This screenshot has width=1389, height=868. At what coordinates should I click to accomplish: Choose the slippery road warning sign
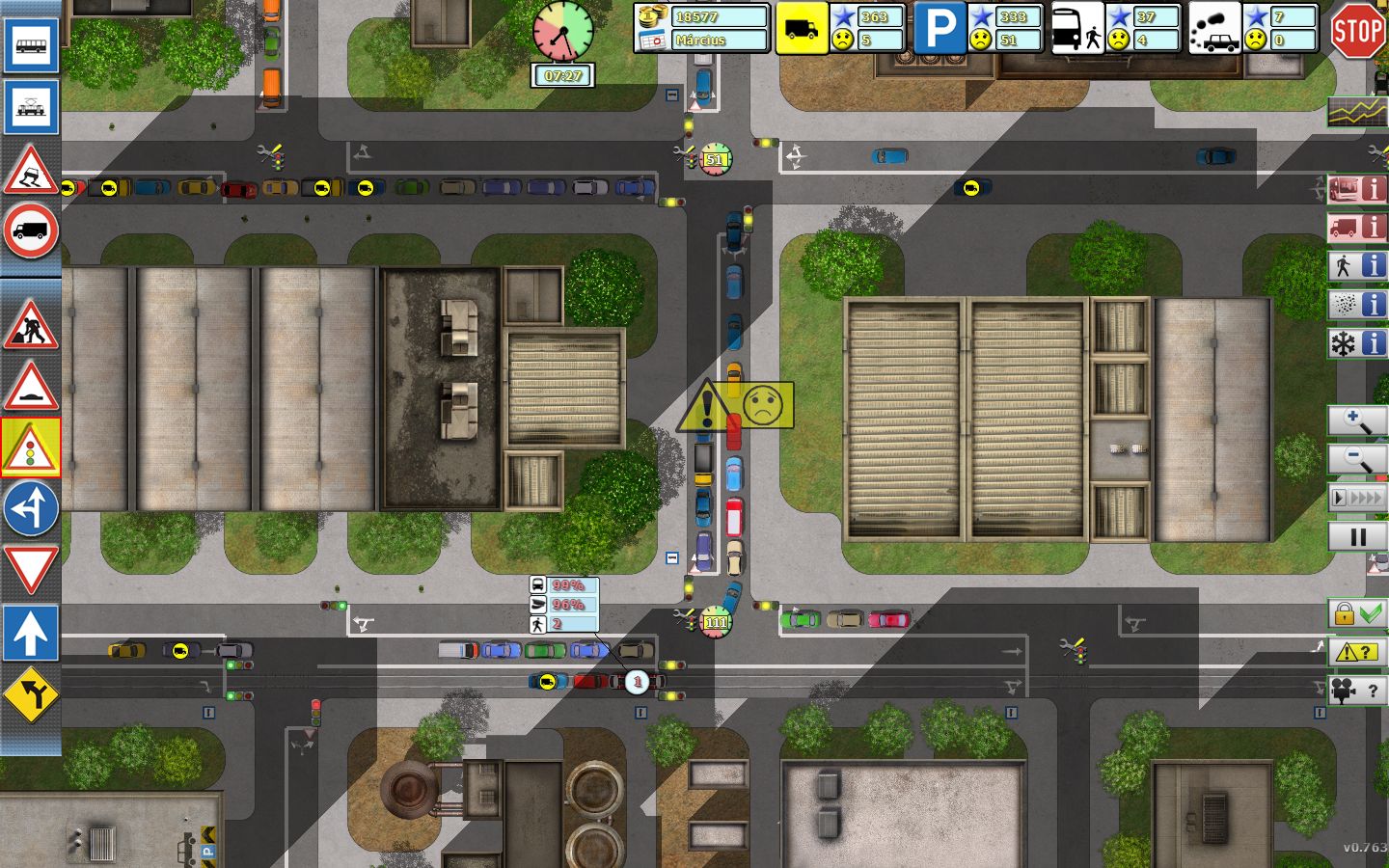[31, 171]
